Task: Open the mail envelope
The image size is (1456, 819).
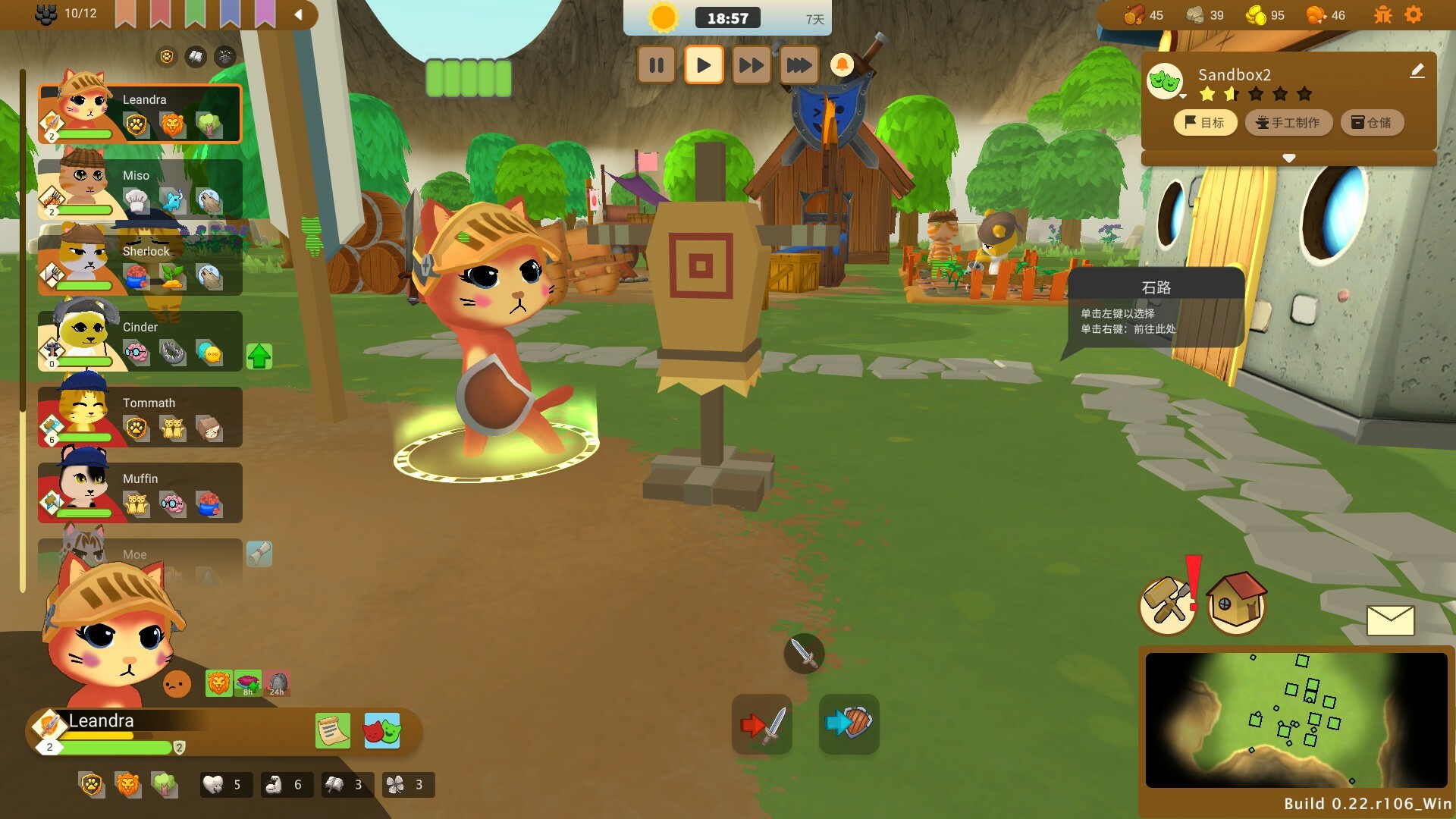Action: (1390, 620)
